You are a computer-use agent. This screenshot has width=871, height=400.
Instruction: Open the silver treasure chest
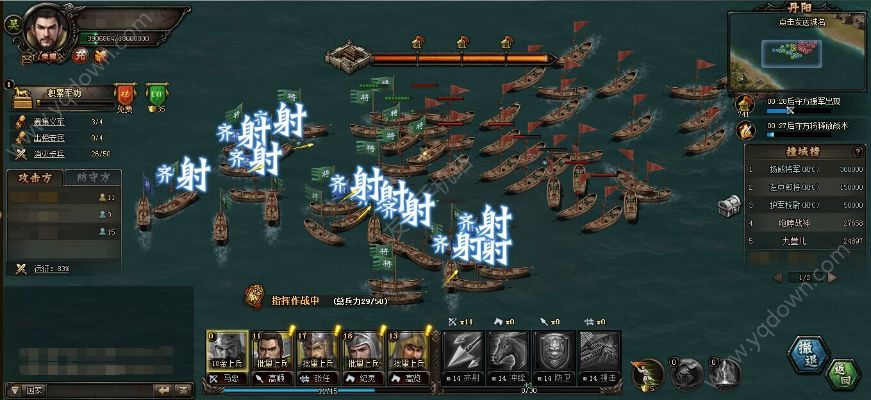pos(729,205)
